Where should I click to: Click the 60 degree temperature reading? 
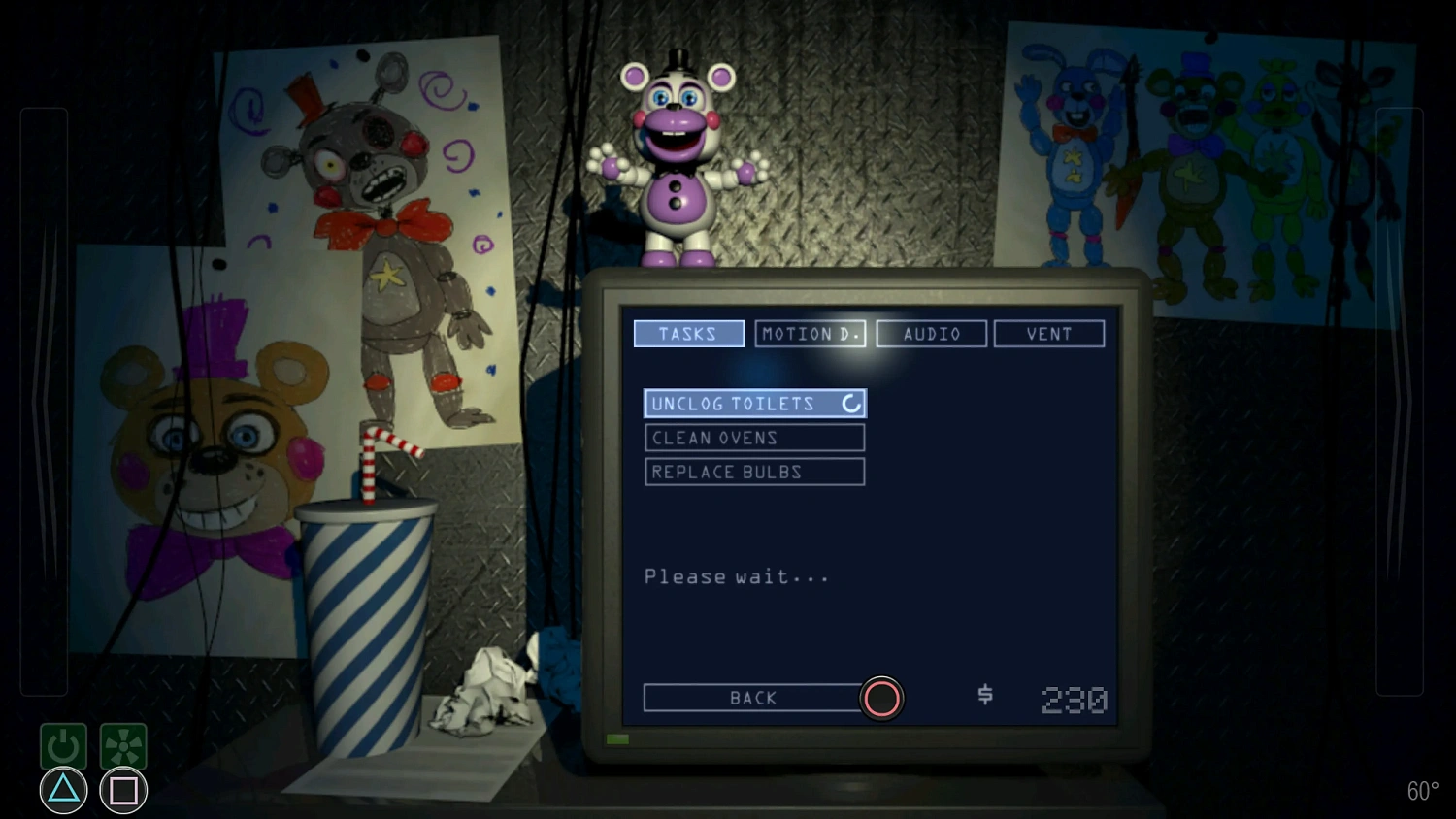tap(1423, 791)
